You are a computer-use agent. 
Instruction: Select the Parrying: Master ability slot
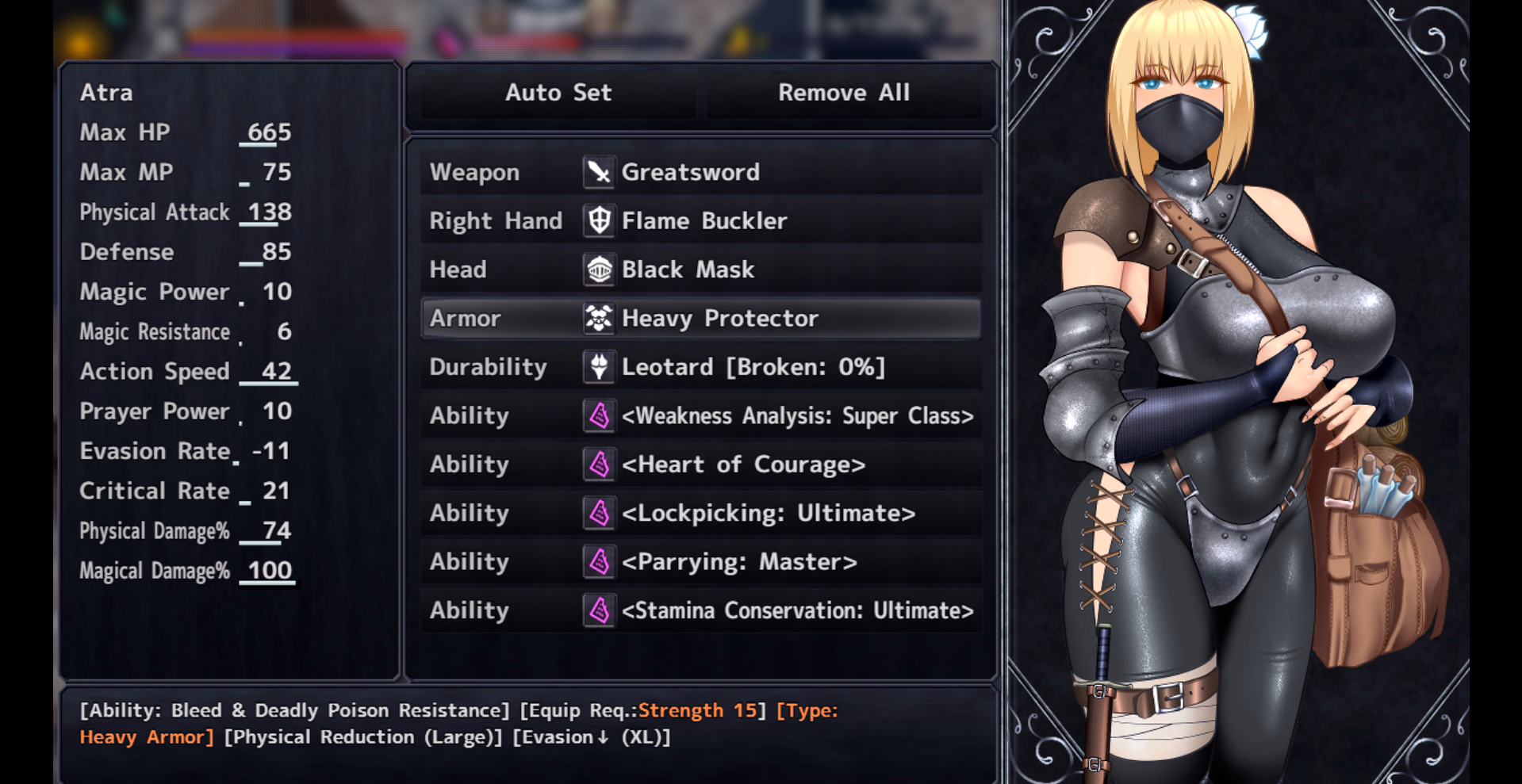700,562
